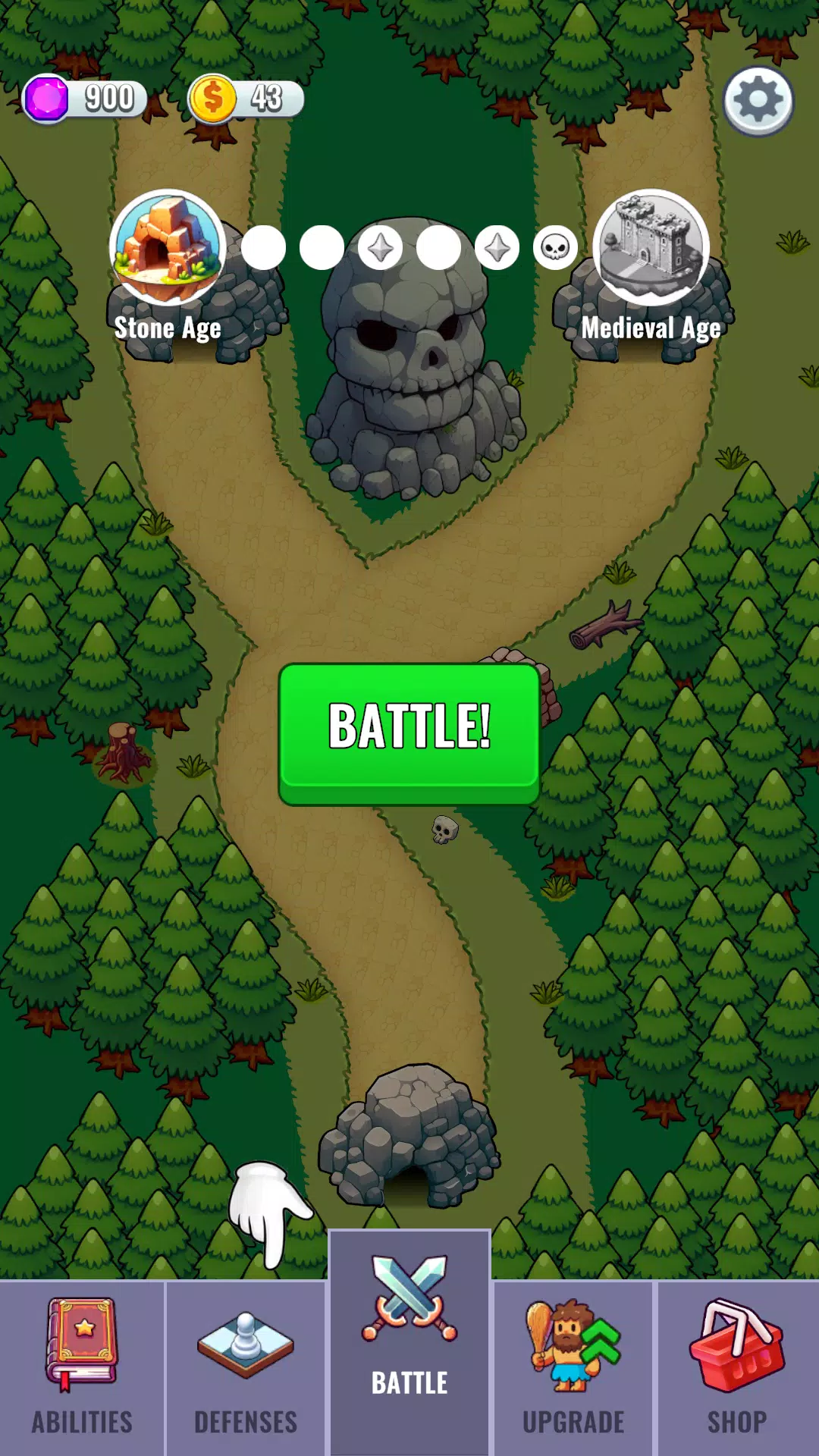Tap the skull boss stage marker
The height and width of the screenshot is (1456, 819).
point(556,248)
